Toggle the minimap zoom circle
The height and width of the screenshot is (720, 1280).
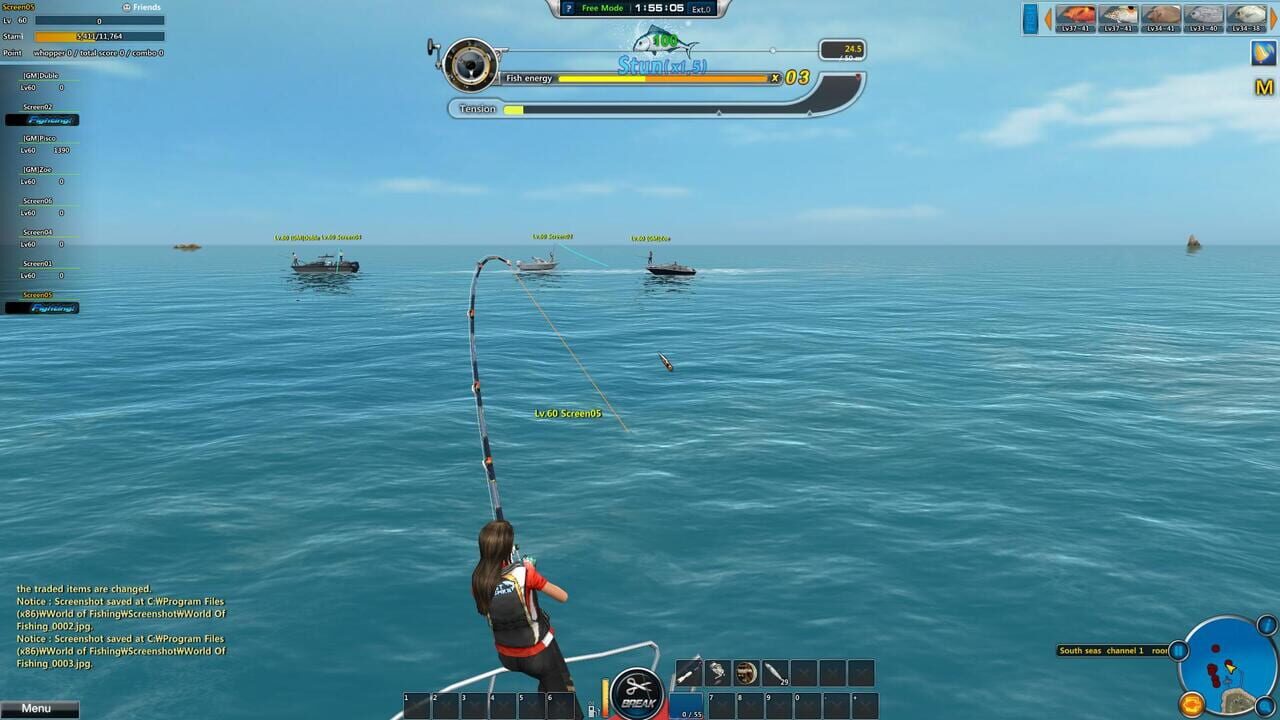pos(1264,704)
